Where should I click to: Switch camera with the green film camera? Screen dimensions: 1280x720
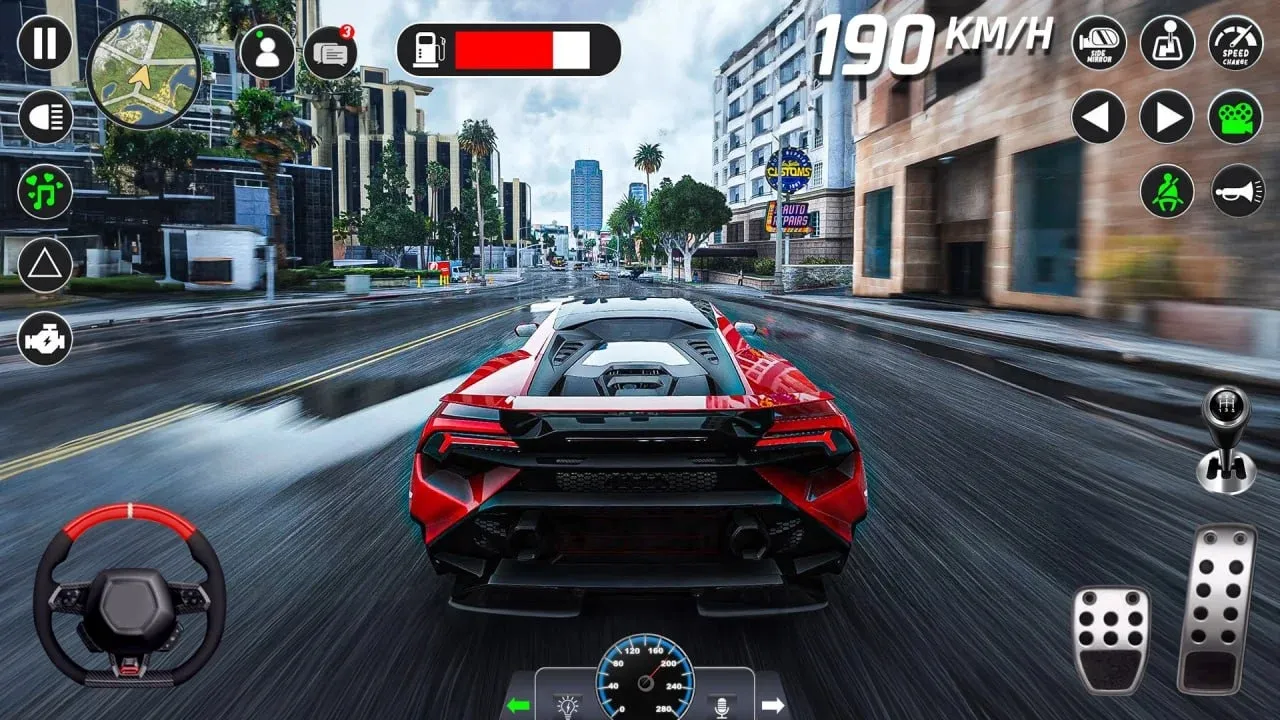point(1236,117)
